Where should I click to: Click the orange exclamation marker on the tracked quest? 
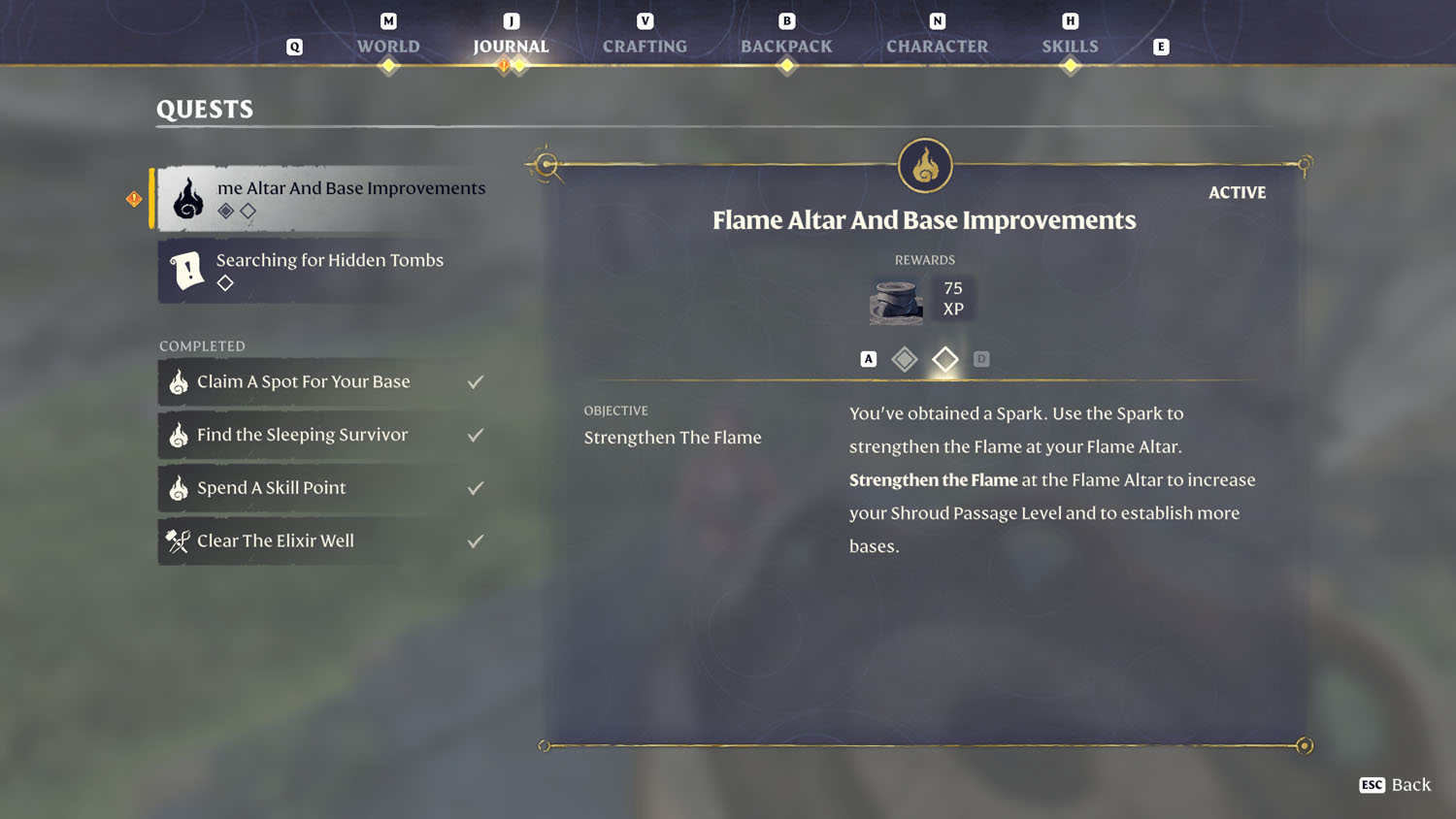click(x=134, y=197)
